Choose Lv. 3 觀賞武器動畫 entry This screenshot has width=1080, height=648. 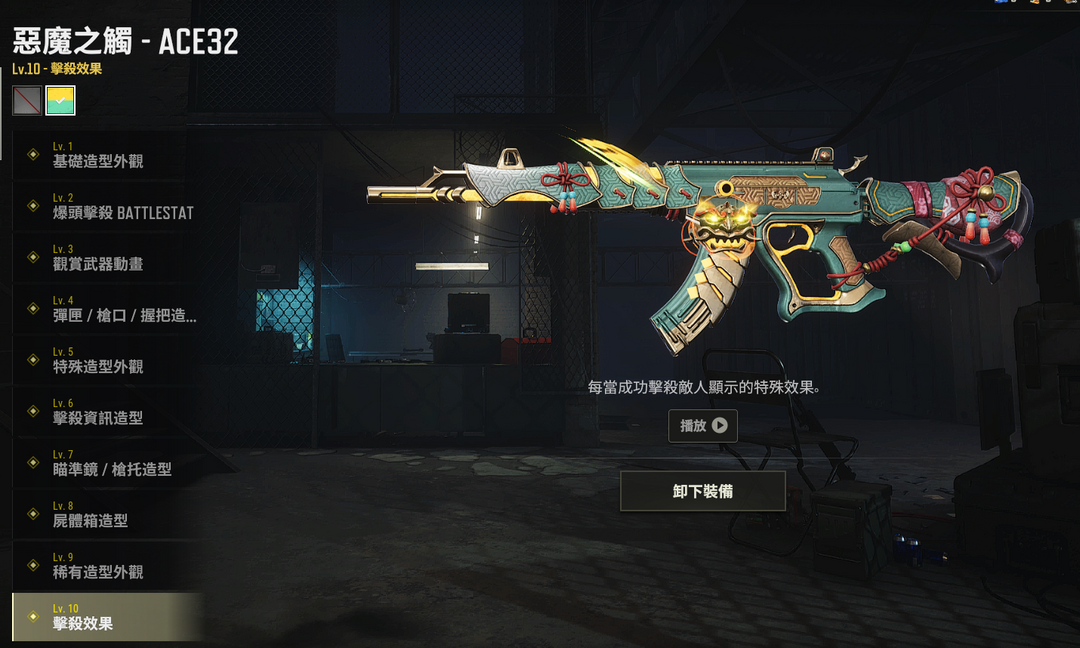pos(104,258)
